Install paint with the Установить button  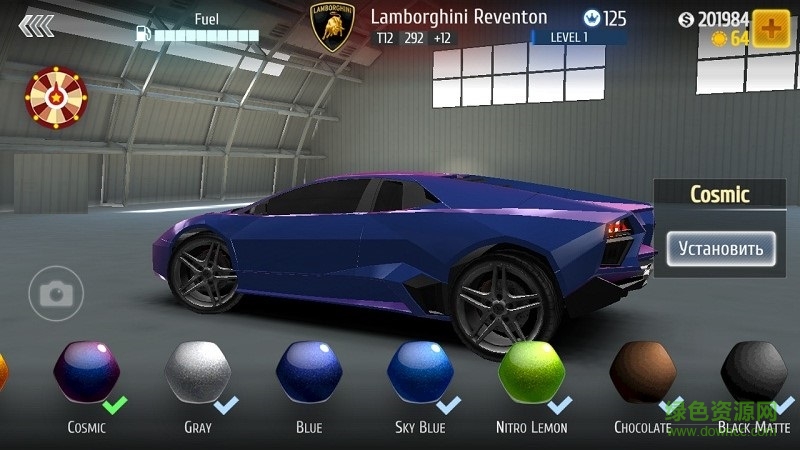pyautogui.click(x=721, y=248)
